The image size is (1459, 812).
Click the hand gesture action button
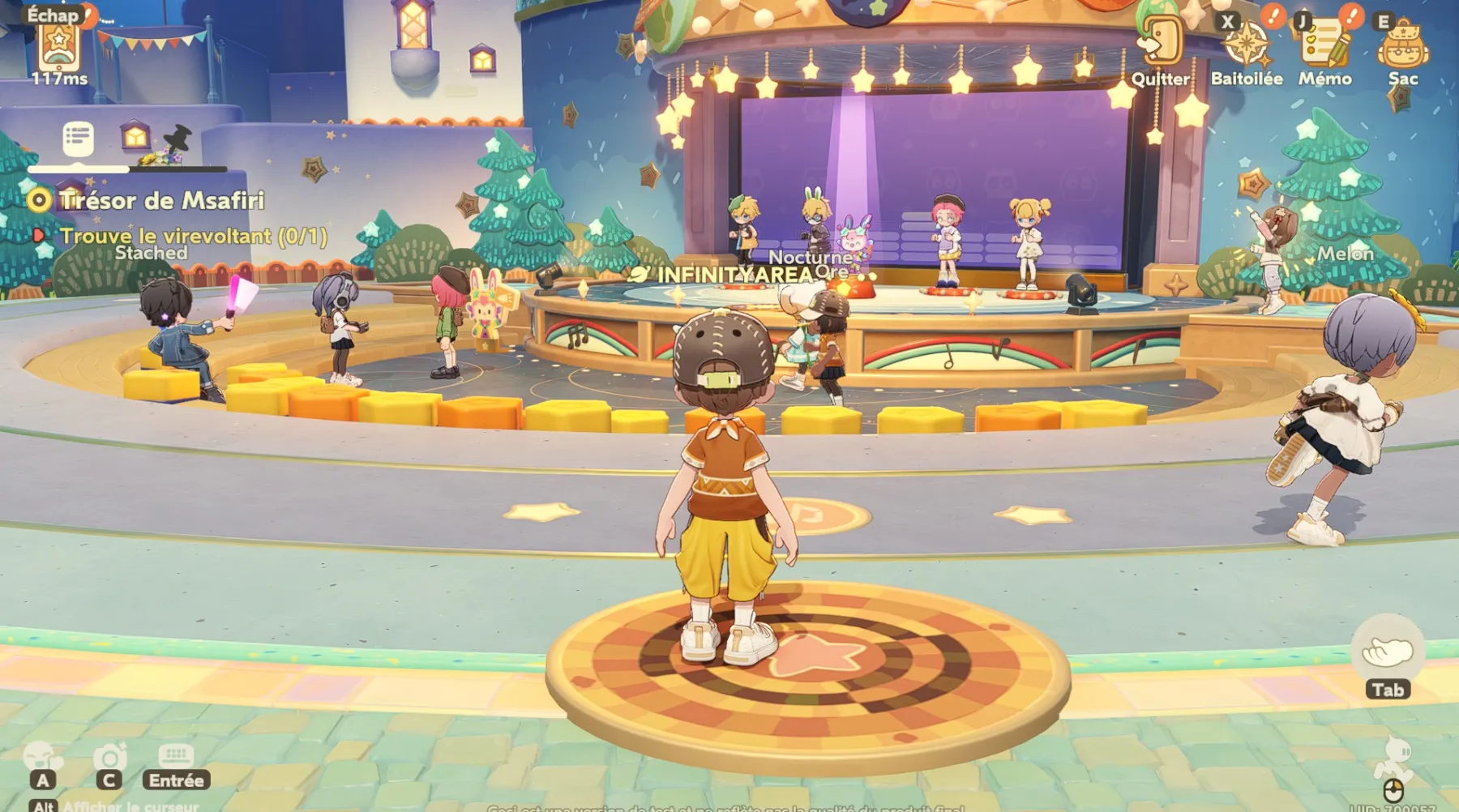click(x=1388, y=651)
